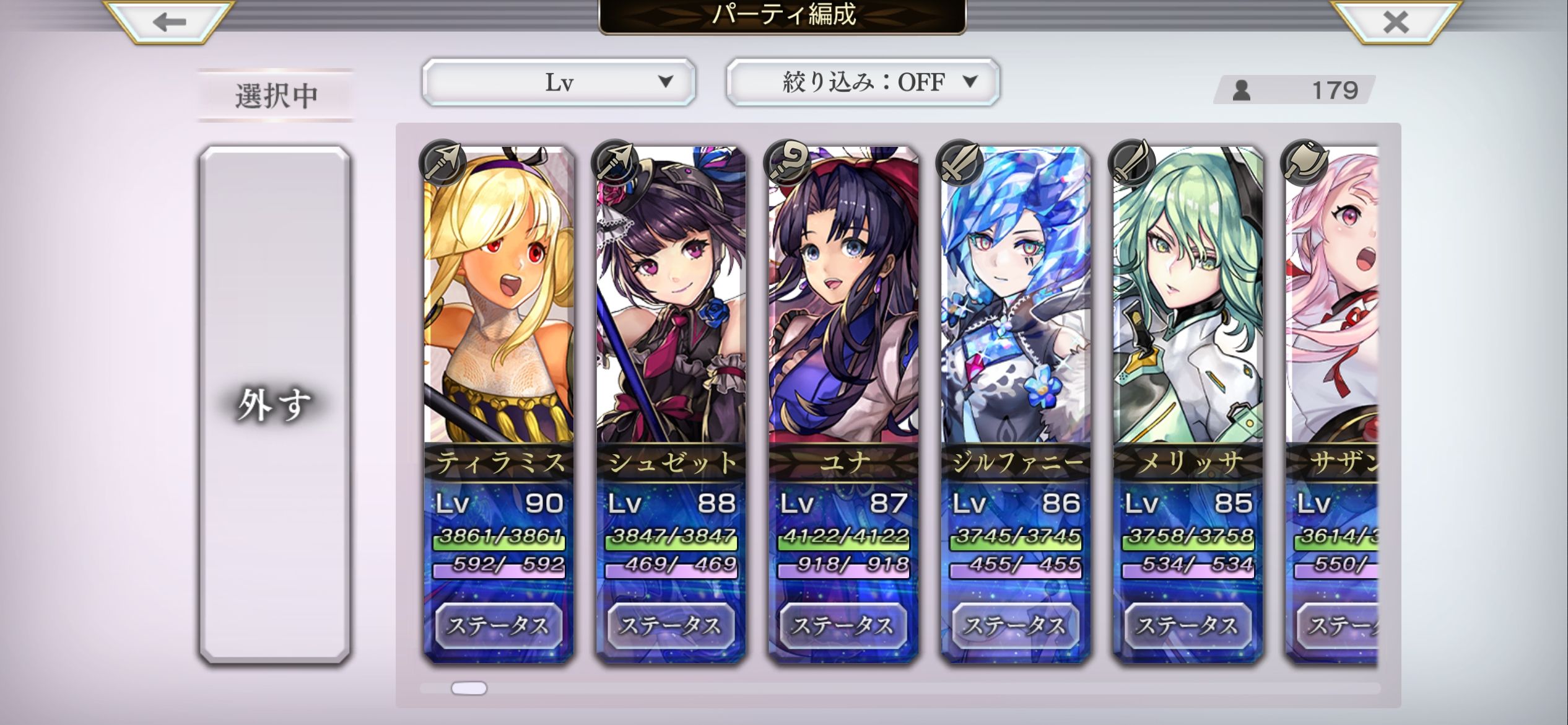
Task: Open ティラミス's ステータス page
Action: tap(499, 625)
